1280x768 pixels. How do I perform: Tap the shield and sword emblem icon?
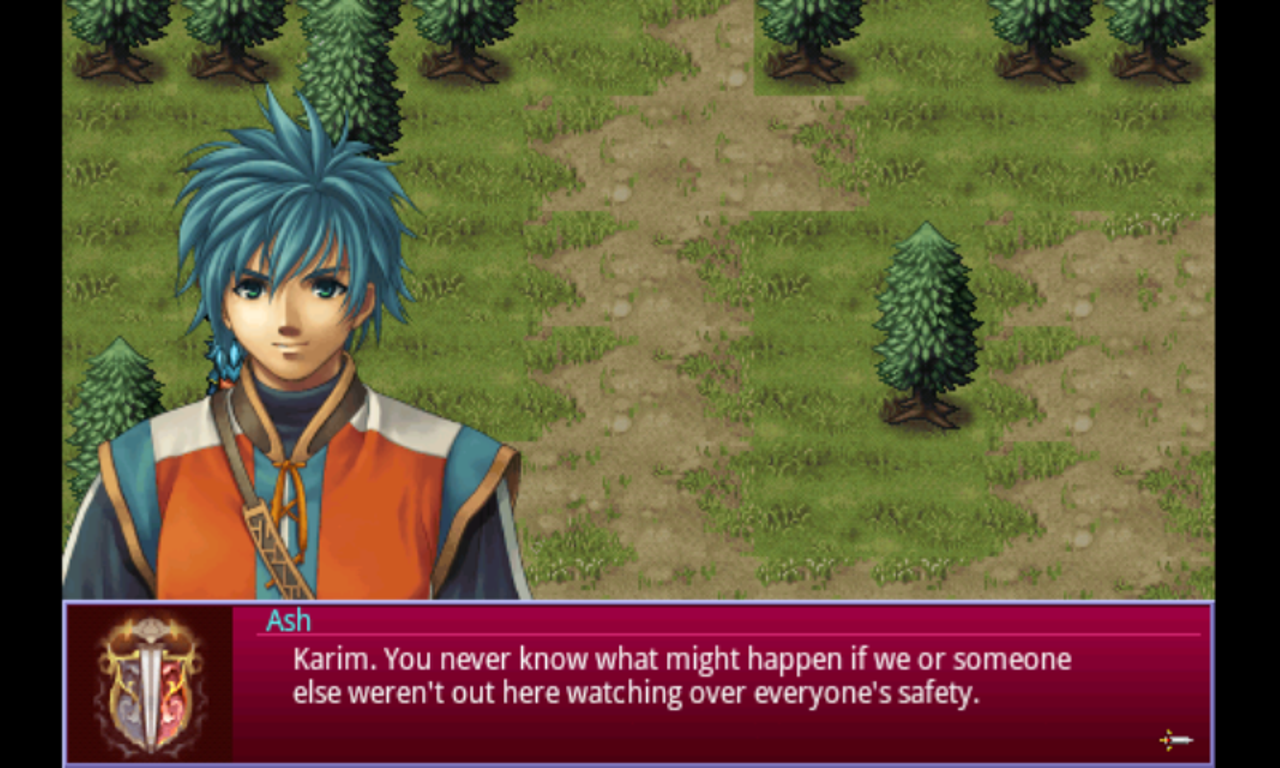[x=150, y=684]
